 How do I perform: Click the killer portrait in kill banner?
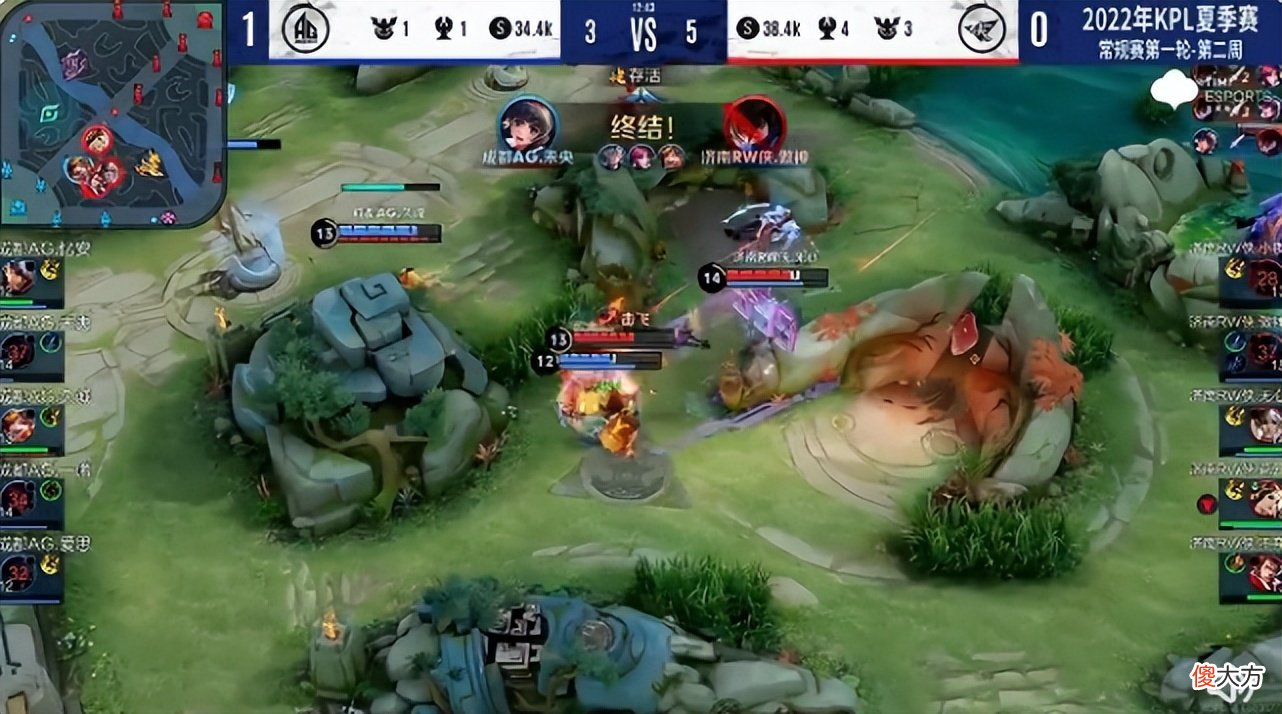(527, 126)
